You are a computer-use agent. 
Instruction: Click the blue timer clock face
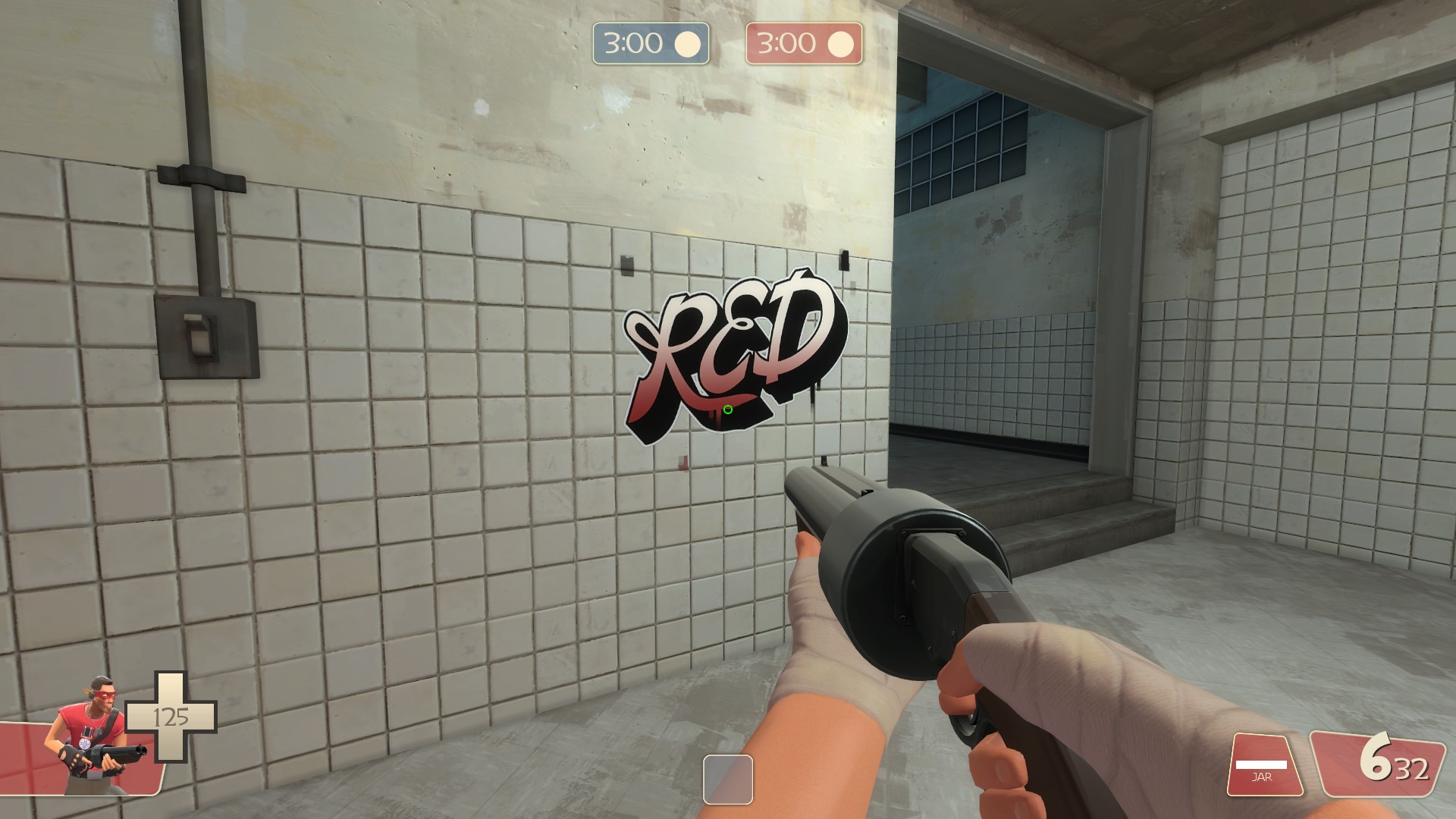click(688, 44)
